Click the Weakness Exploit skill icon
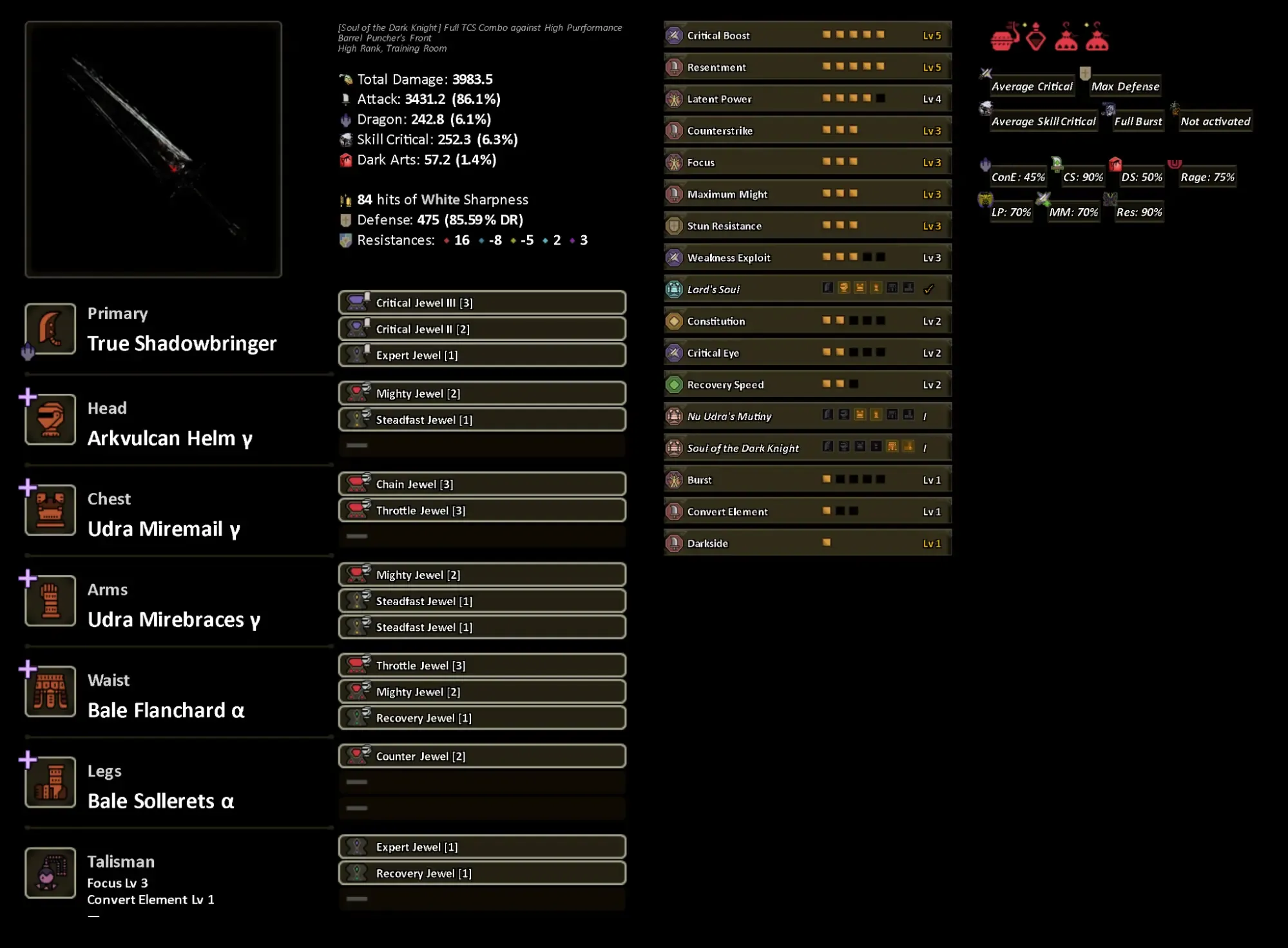This screenshot has height=948, width=1288. pos(674,257)
